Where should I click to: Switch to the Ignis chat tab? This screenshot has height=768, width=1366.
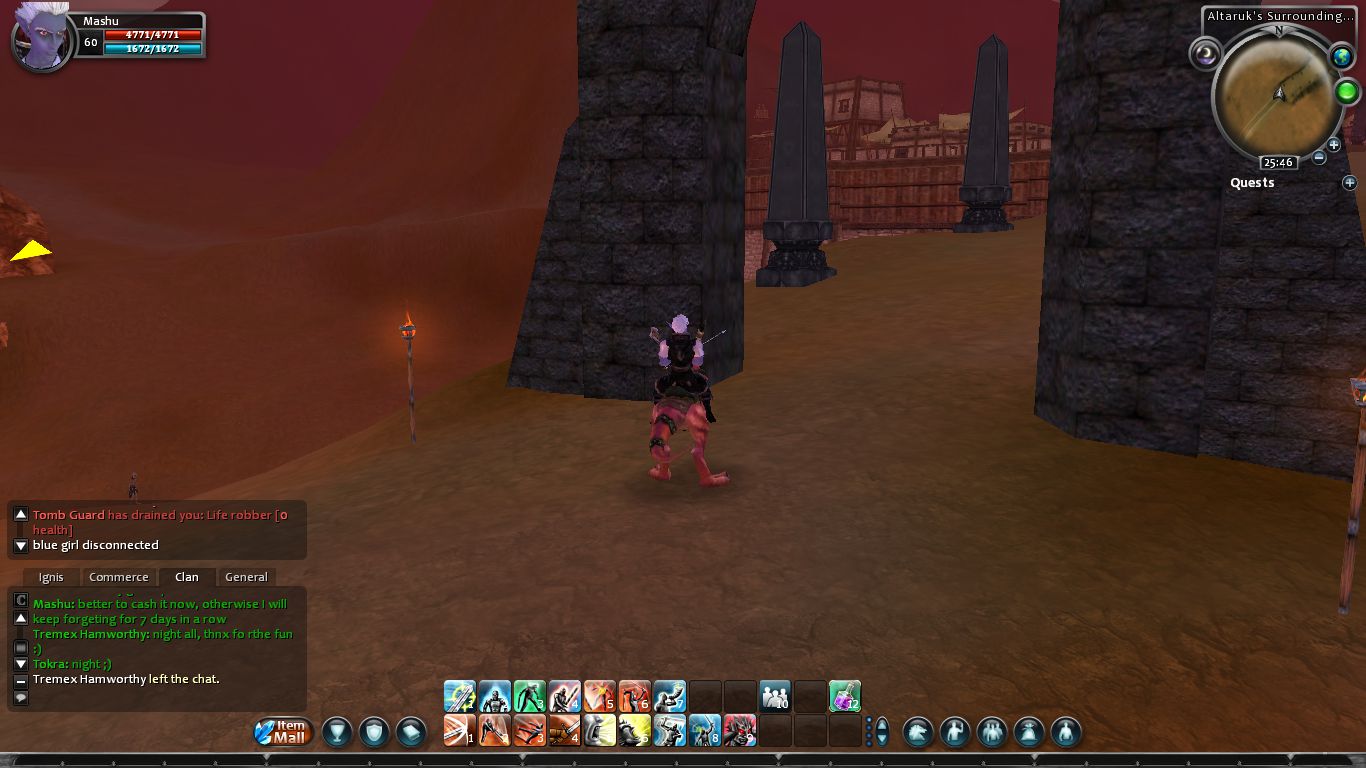[51, 577]
